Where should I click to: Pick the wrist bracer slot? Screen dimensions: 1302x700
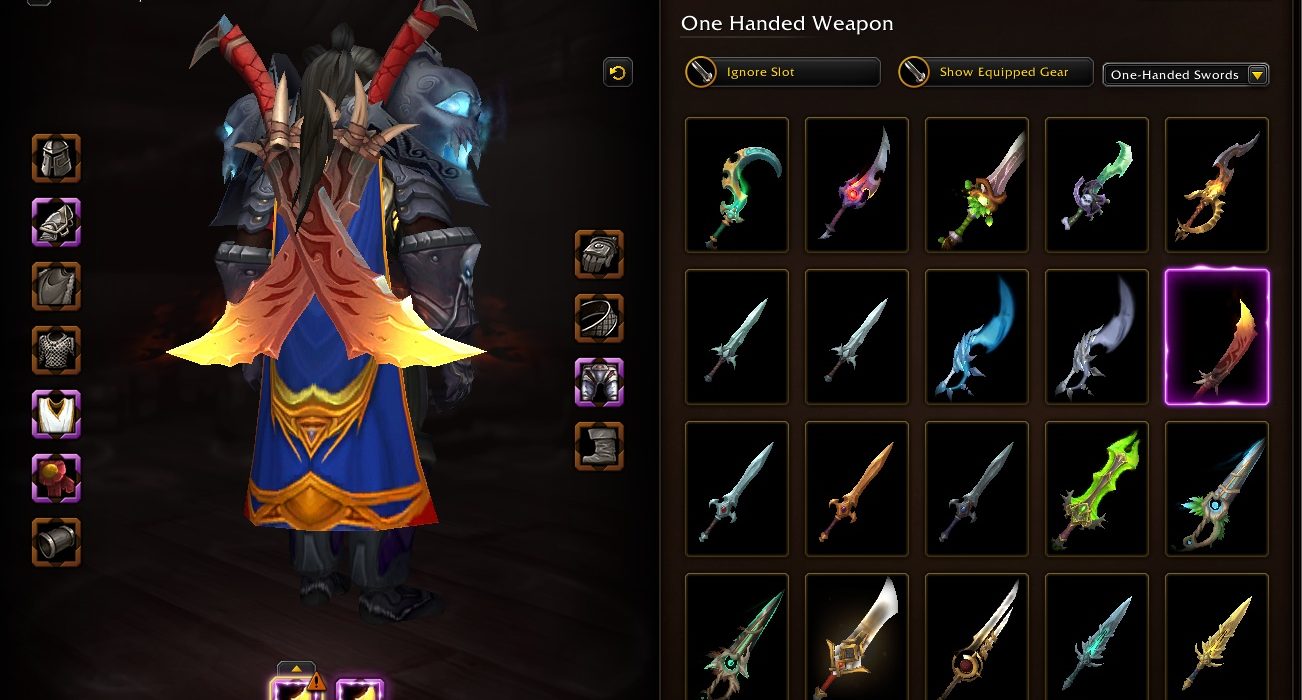[x=56, y=542]
